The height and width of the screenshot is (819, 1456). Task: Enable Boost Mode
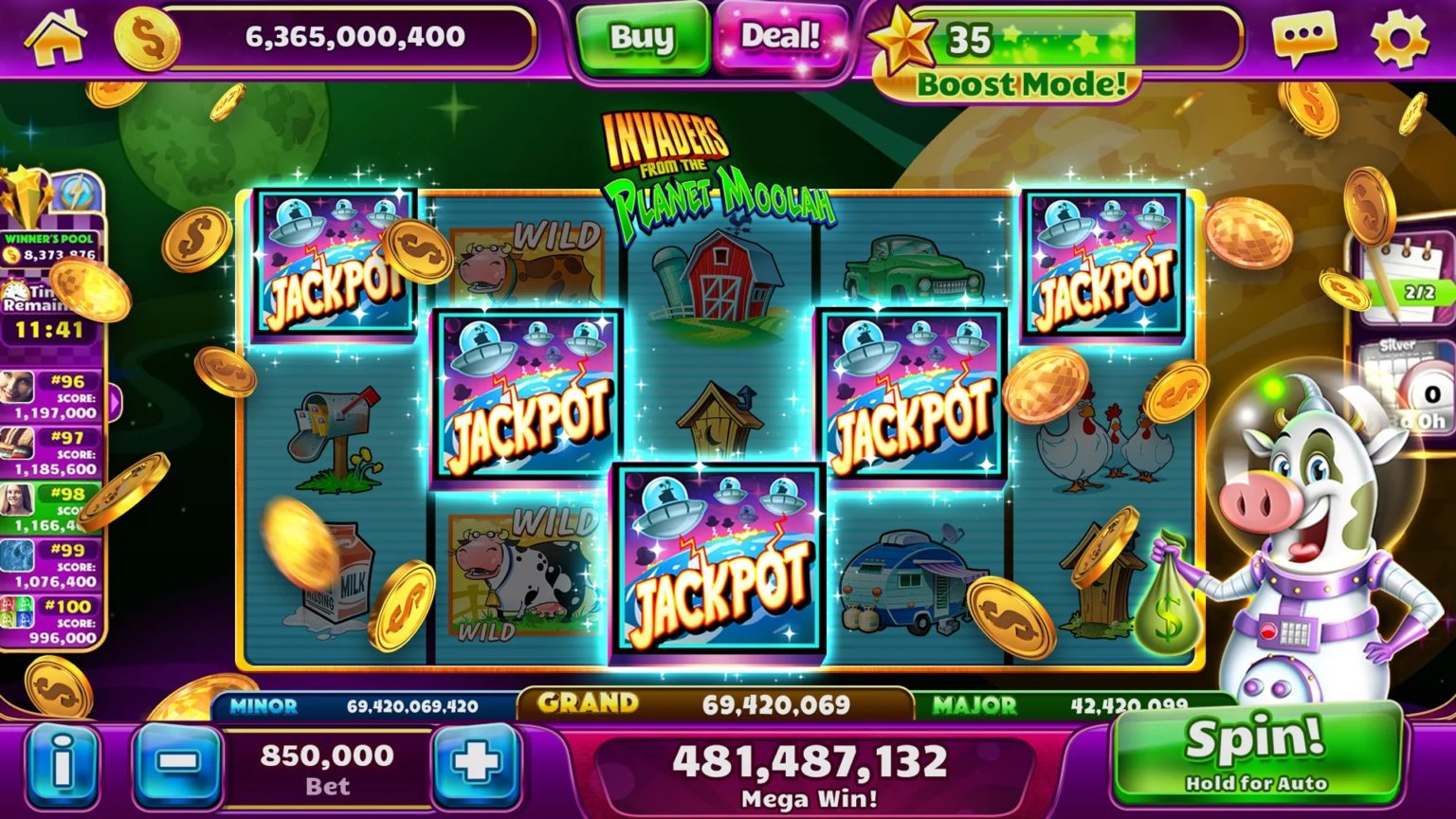pos(1020,85)
